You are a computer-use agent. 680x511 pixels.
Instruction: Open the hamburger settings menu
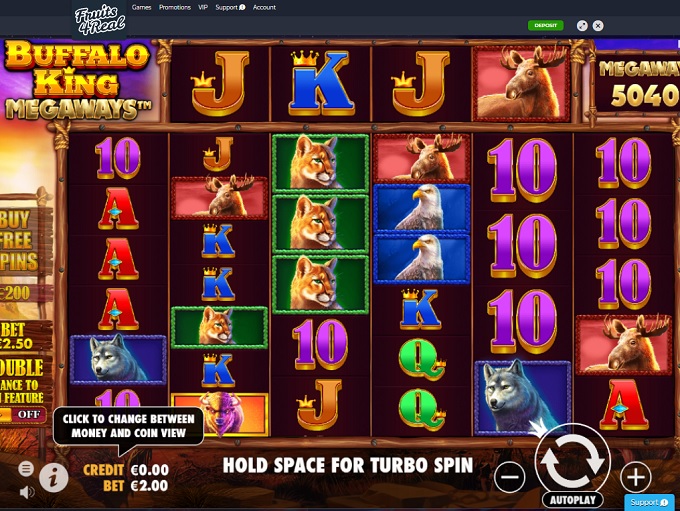click(x=26, y=468)
